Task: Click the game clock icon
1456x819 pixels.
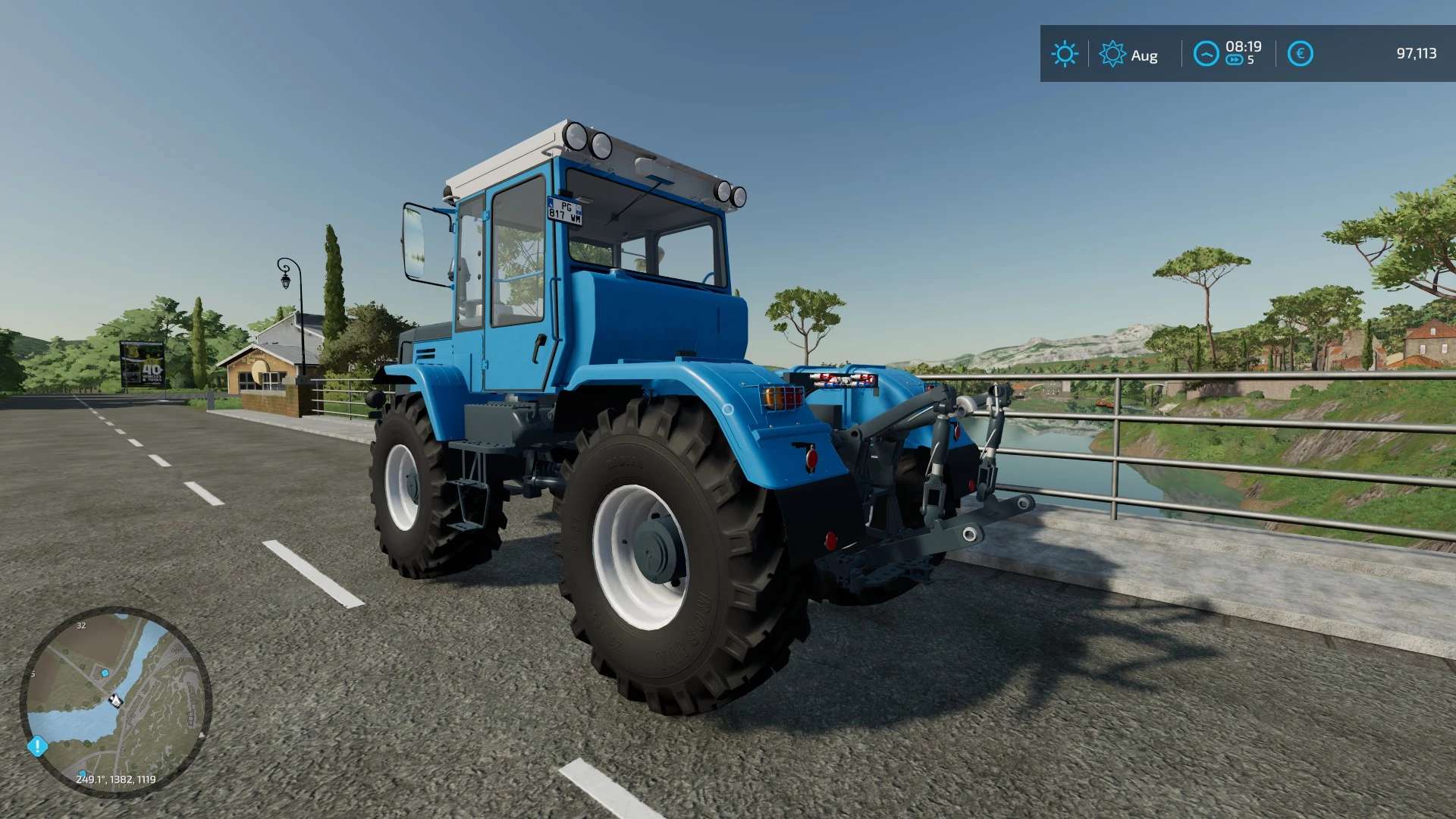Action: pos(1206,54)
